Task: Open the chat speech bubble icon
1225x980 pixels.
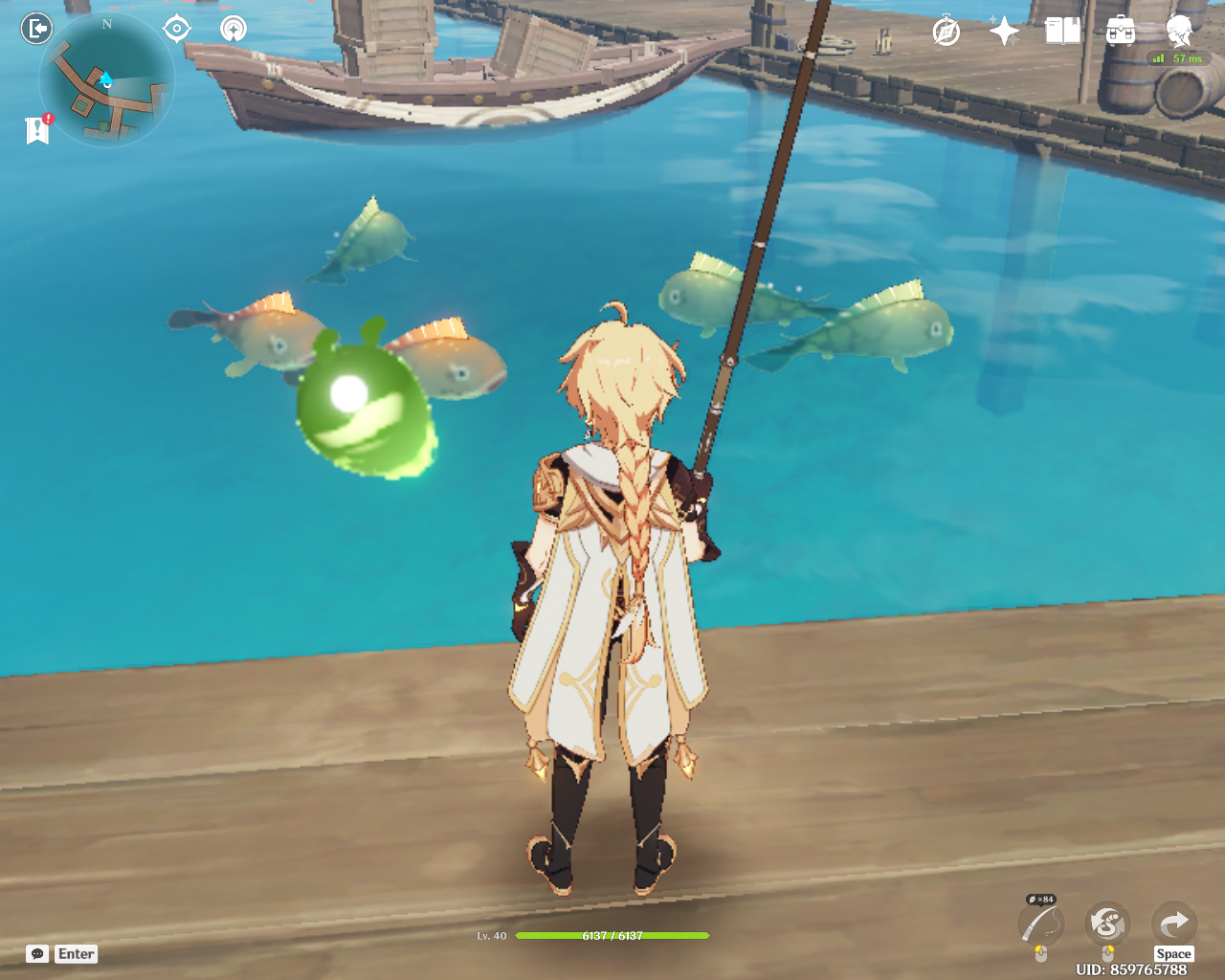Action: pos(37,954)
